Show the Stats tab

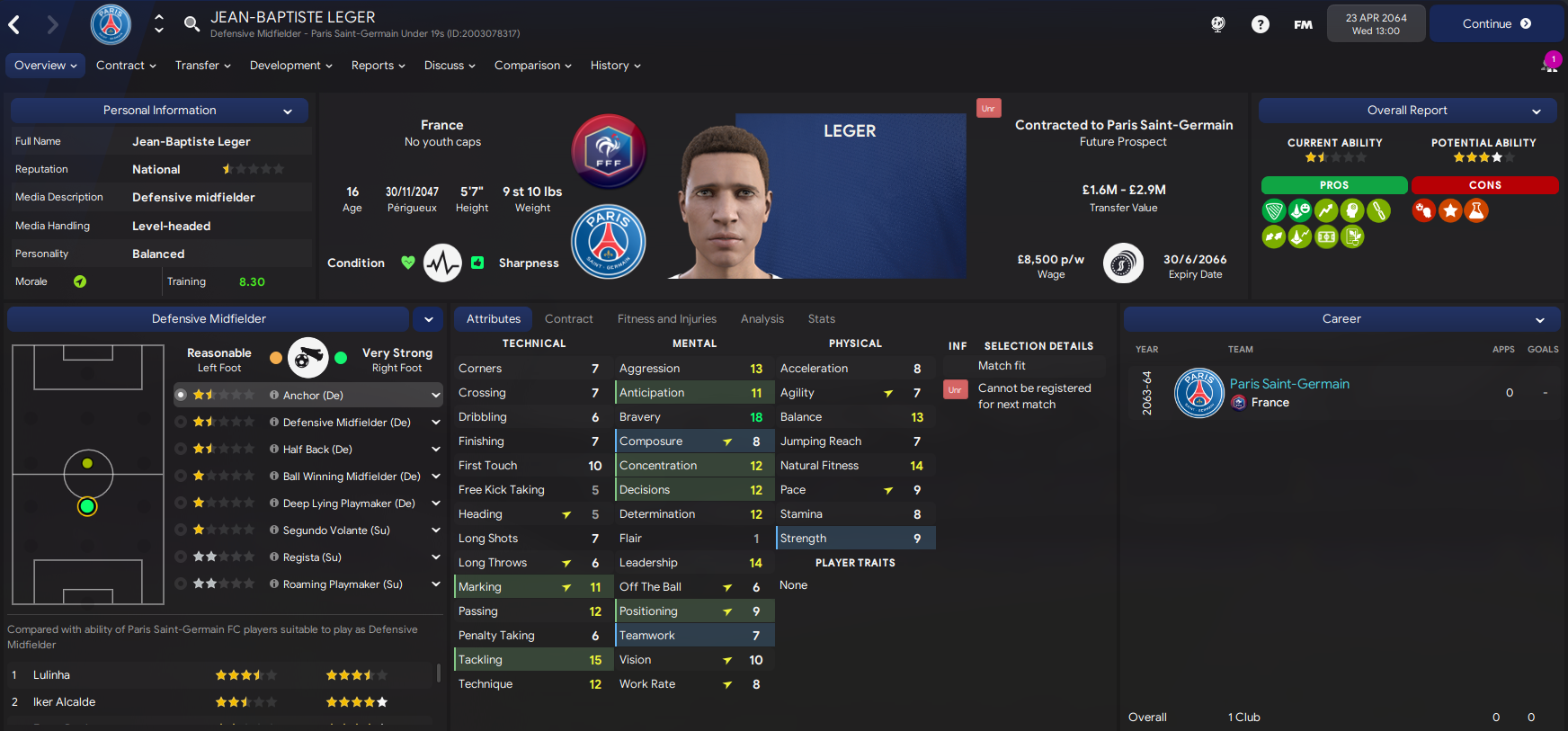821,319
